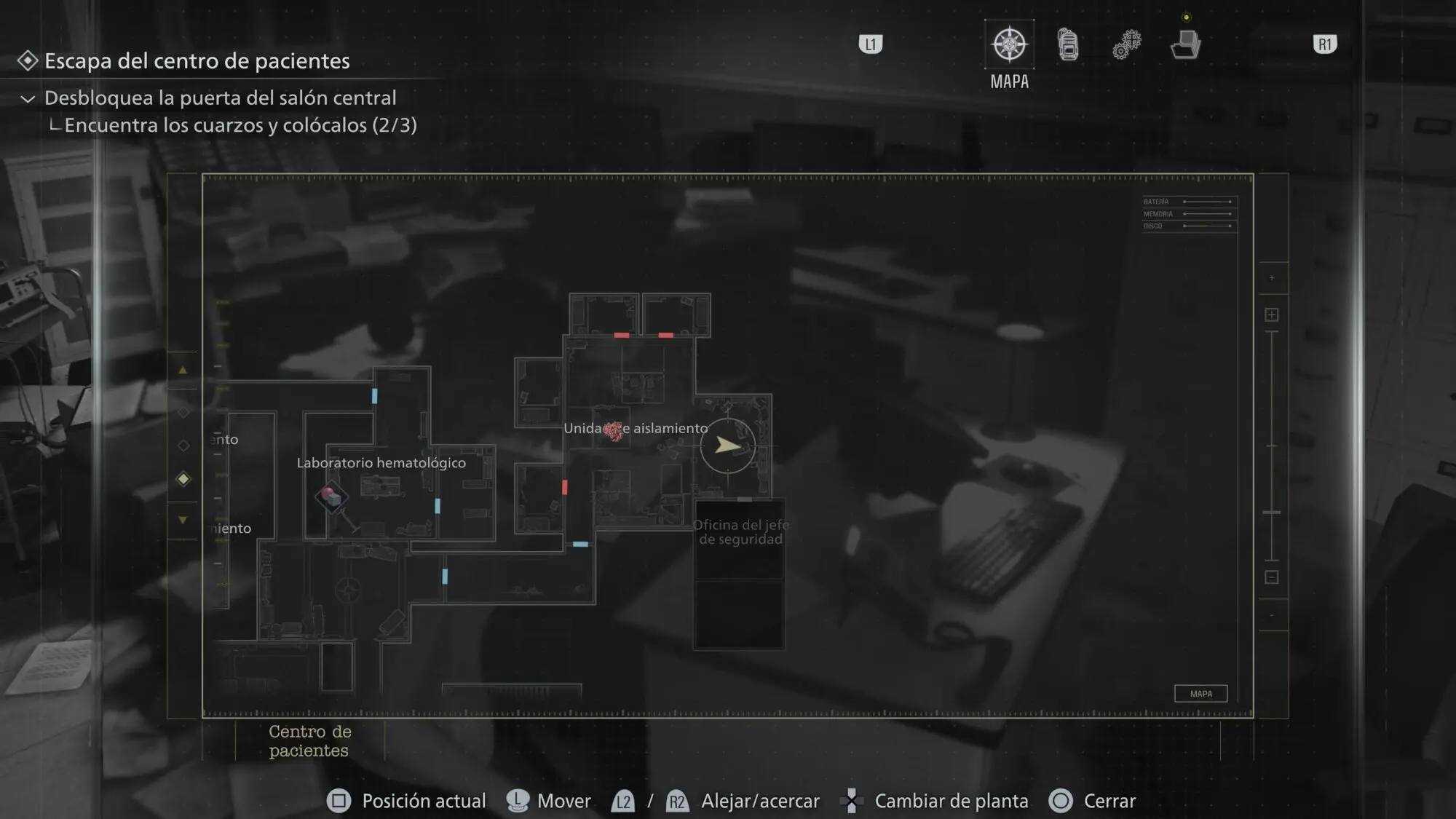Switch to the gears tab
Viewport: 1456px width, 819px height.
[x=1126, y=45]
